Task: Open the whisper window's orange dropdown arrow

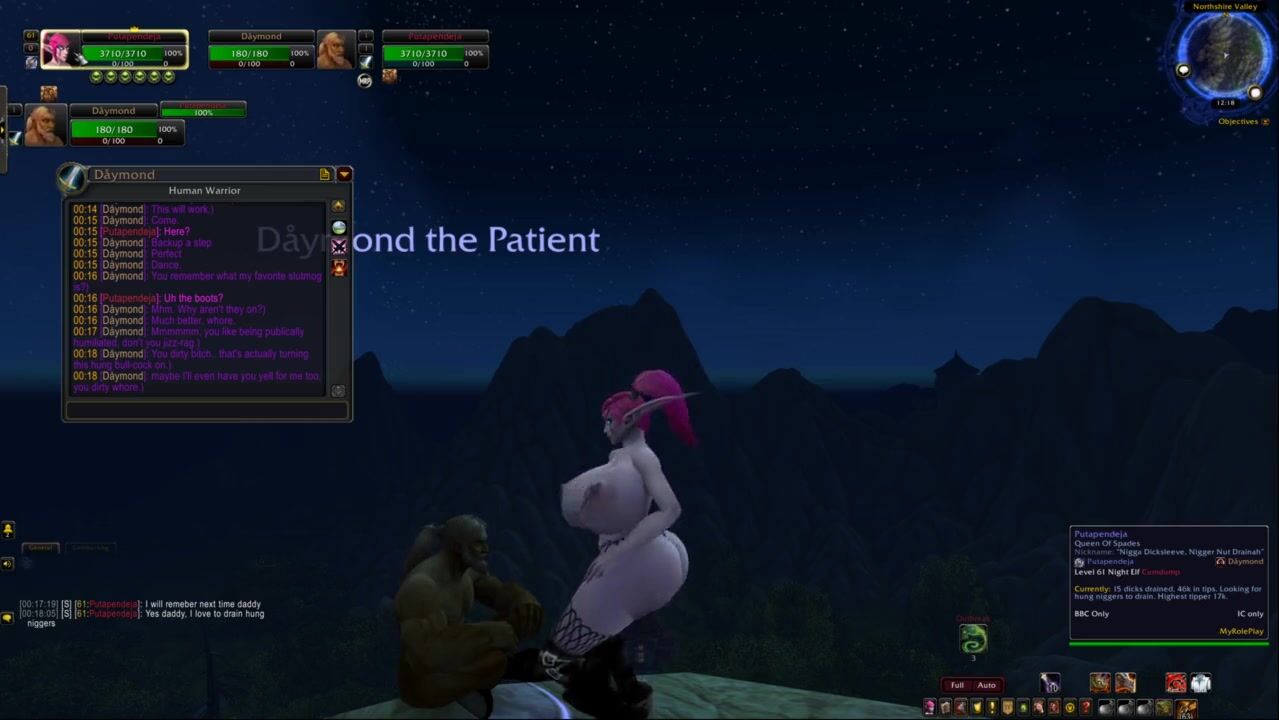Action: 344,174
